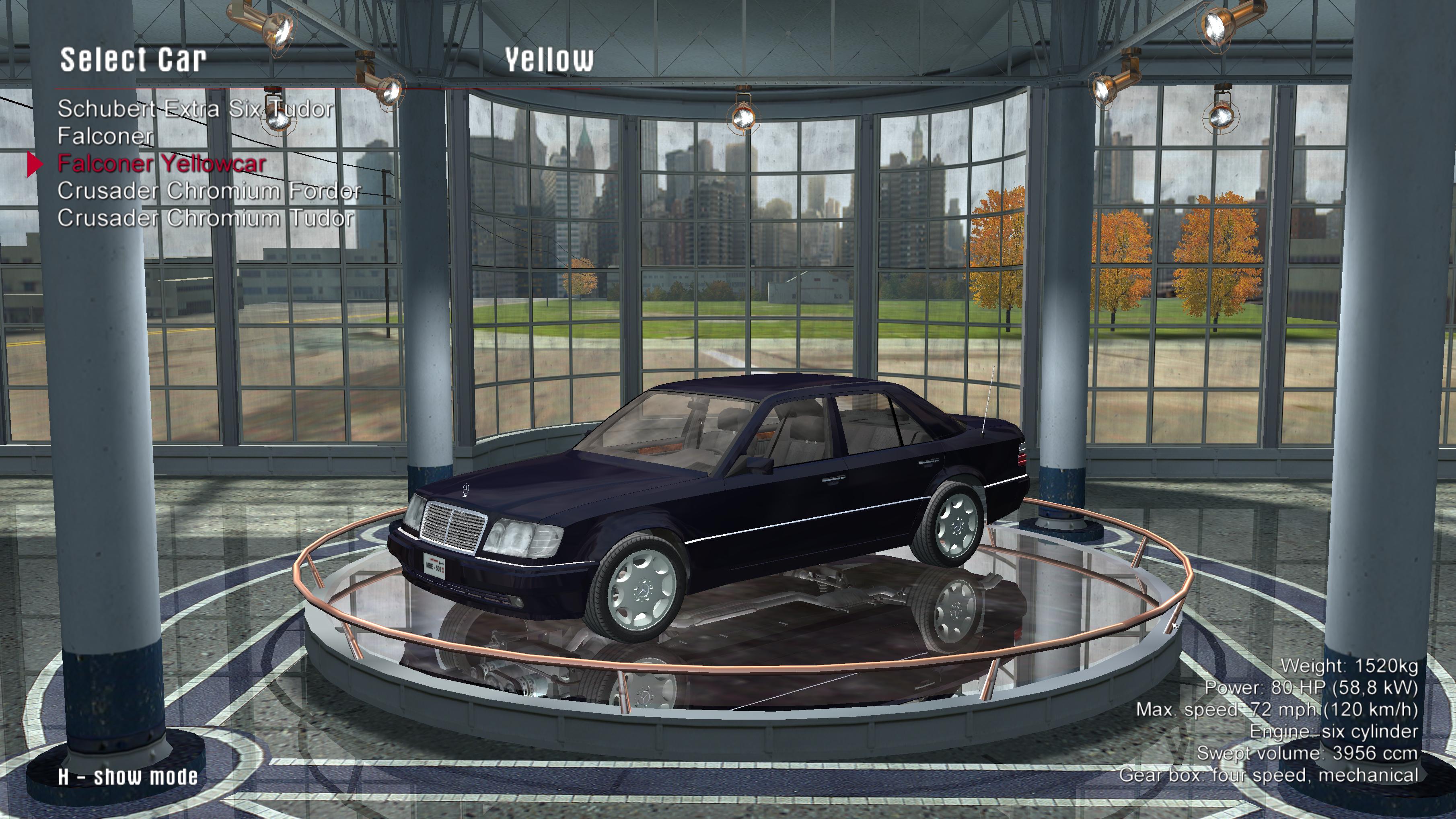The height and width of the screenshot is (819, 1456).
Task: Choose the plain Falconer entry
Action: point(105,136)
